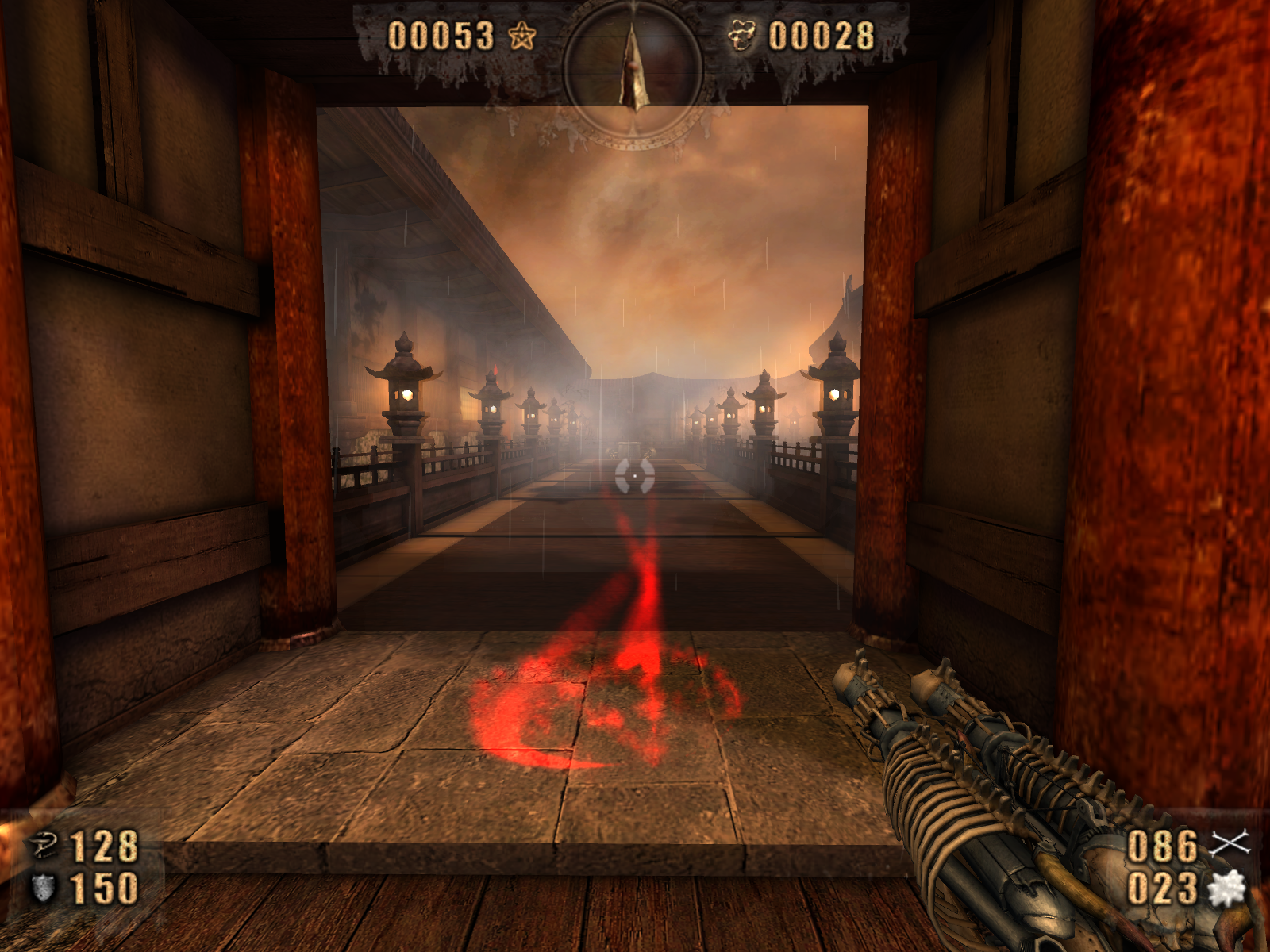Select the collected souls icon

coord(741,36)
